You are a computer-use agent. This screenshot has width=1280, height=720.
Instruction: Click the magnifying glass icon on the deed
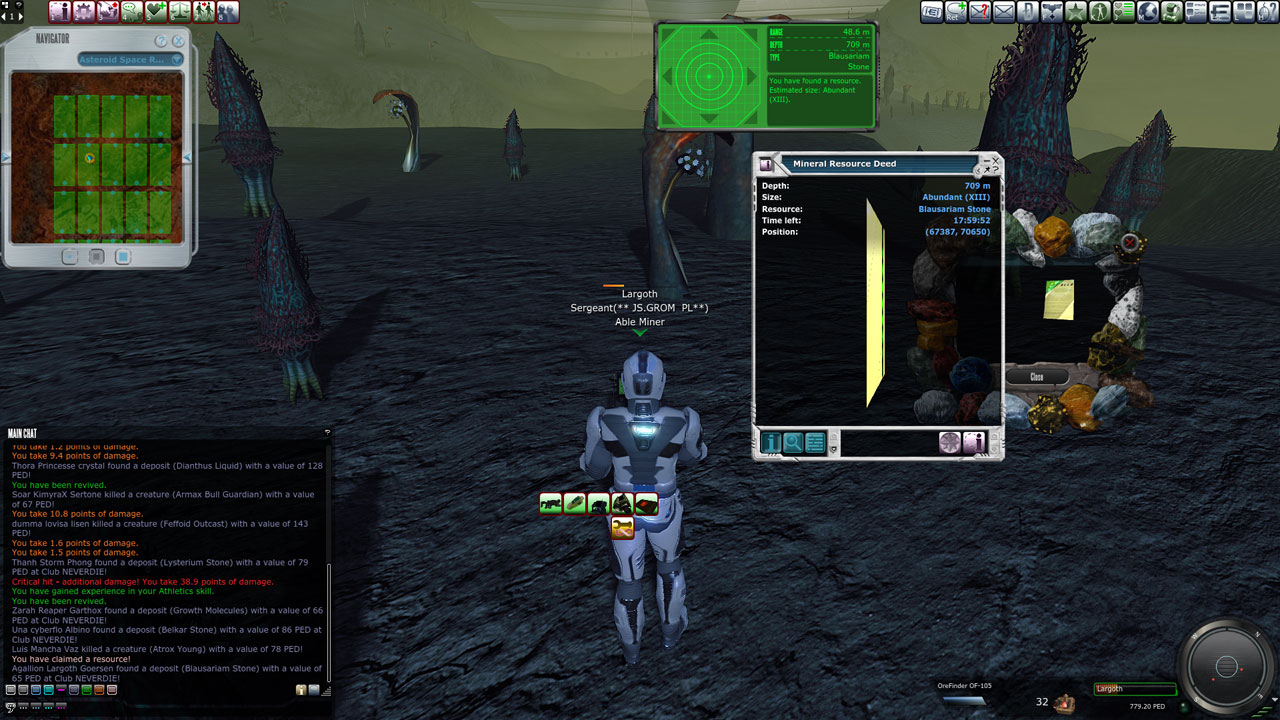[x=793, y=442]
